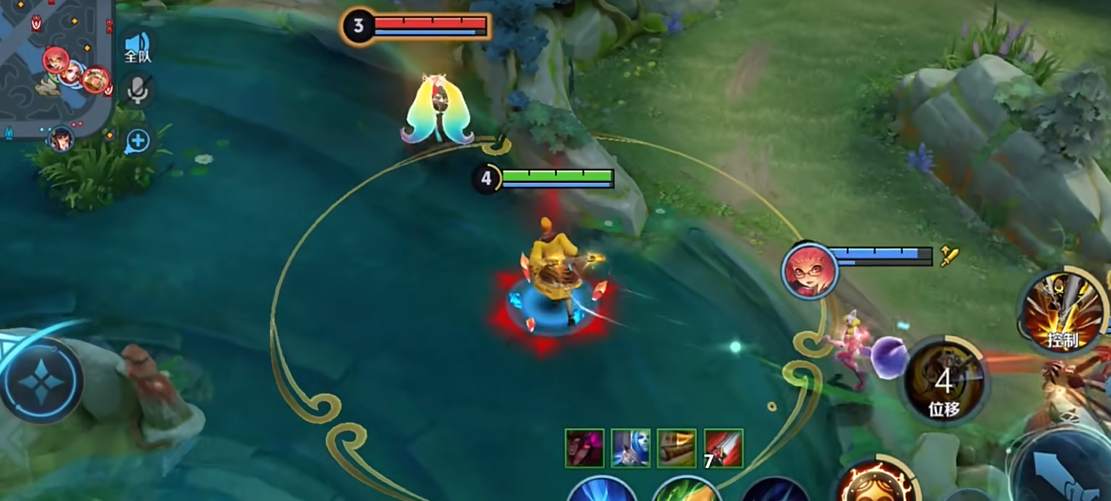
Task: Toggle the muted microphone icon
Action: 137,90
